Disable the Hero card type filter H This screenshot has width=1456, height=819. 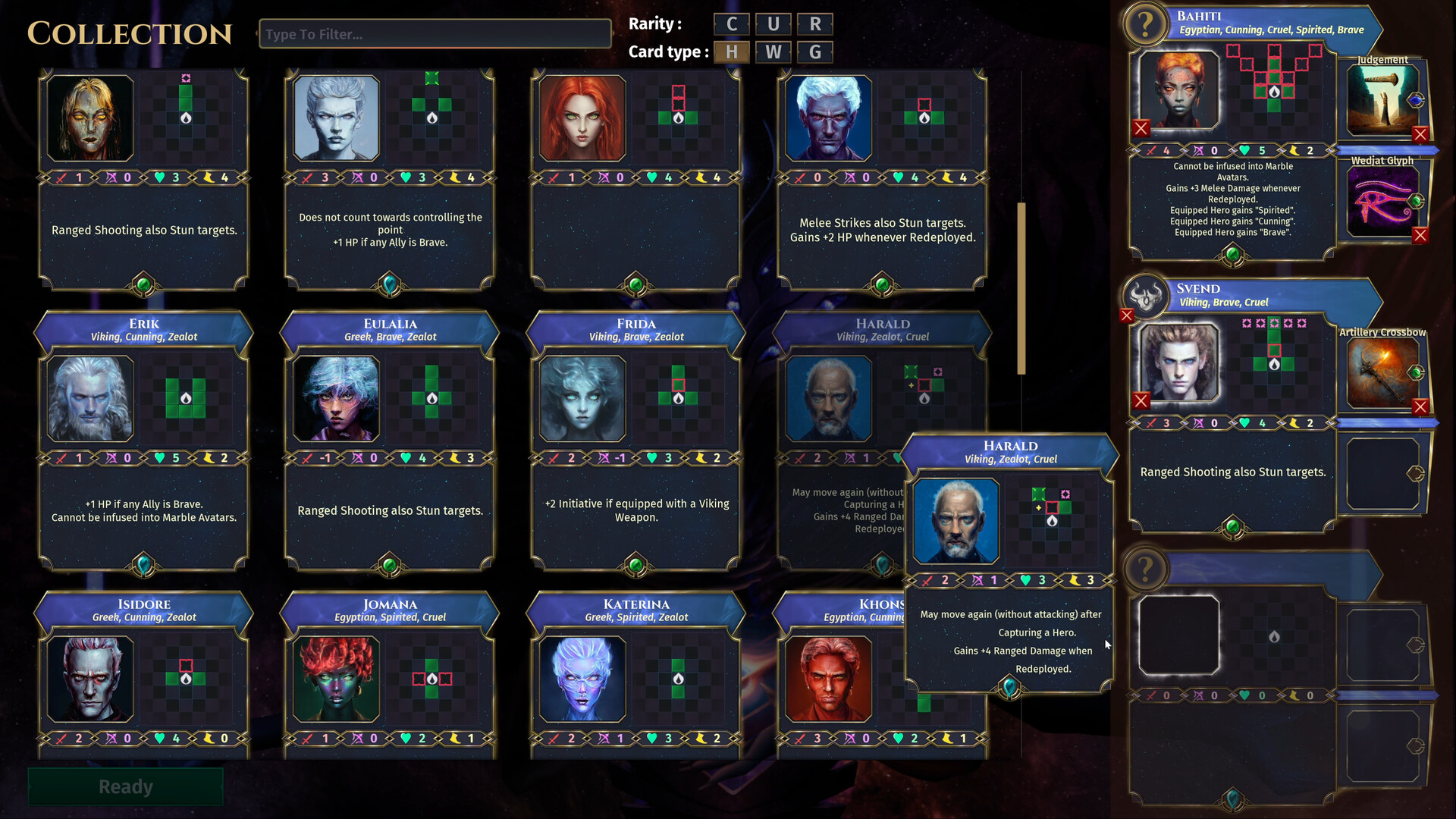point(731,52)
